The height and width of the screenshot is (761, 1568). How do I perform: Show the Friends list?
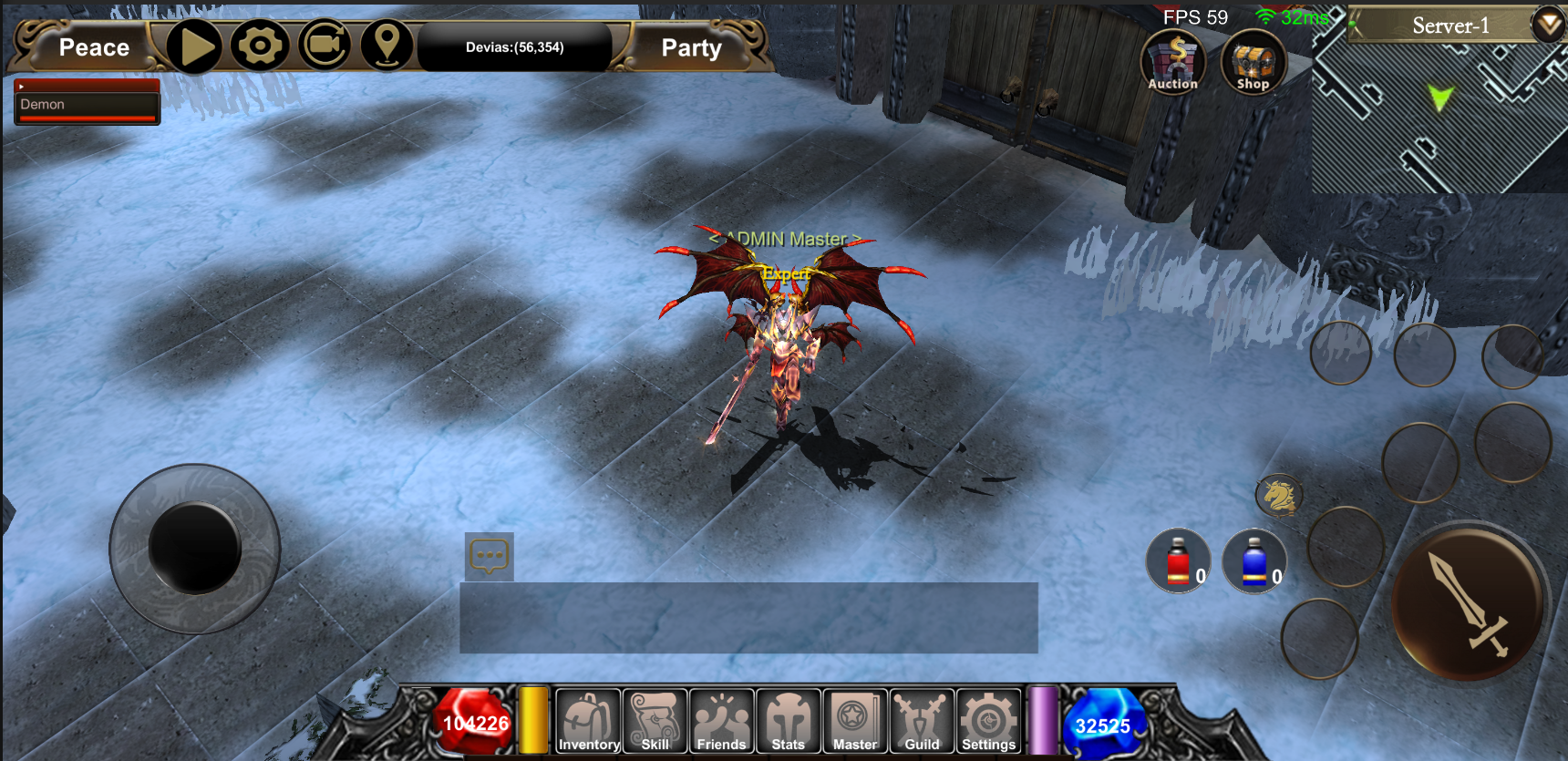[x=721, y=722]
